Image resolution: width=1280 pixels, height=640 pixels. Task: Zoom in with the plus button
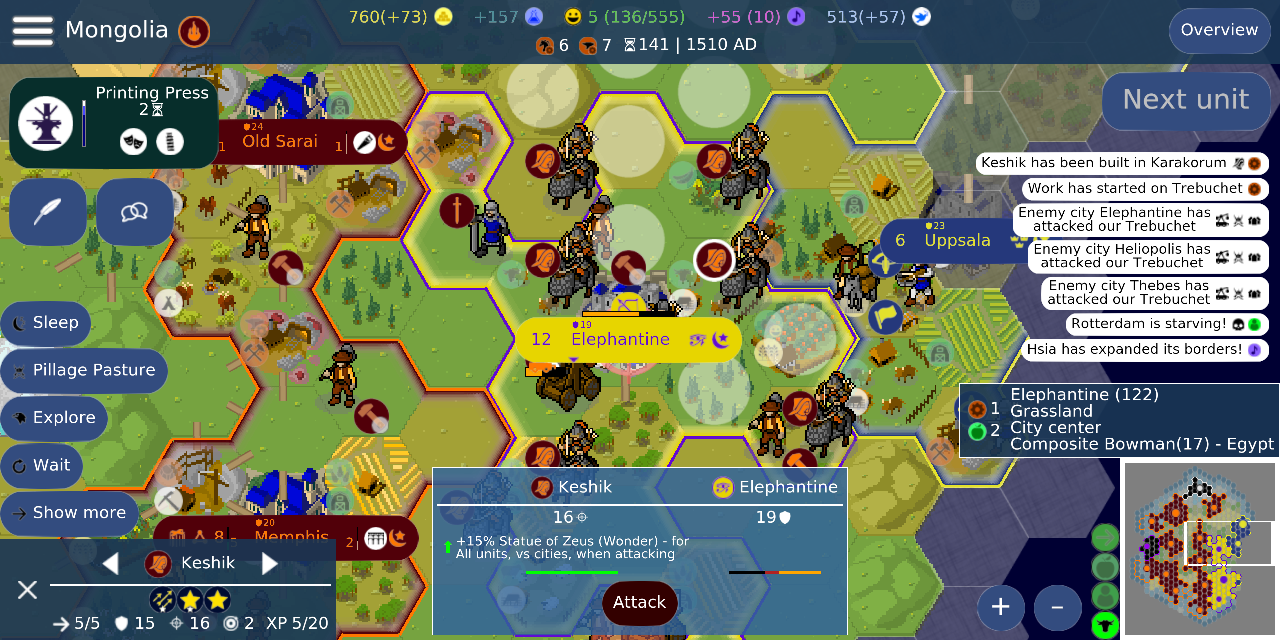coord(1001,606)
